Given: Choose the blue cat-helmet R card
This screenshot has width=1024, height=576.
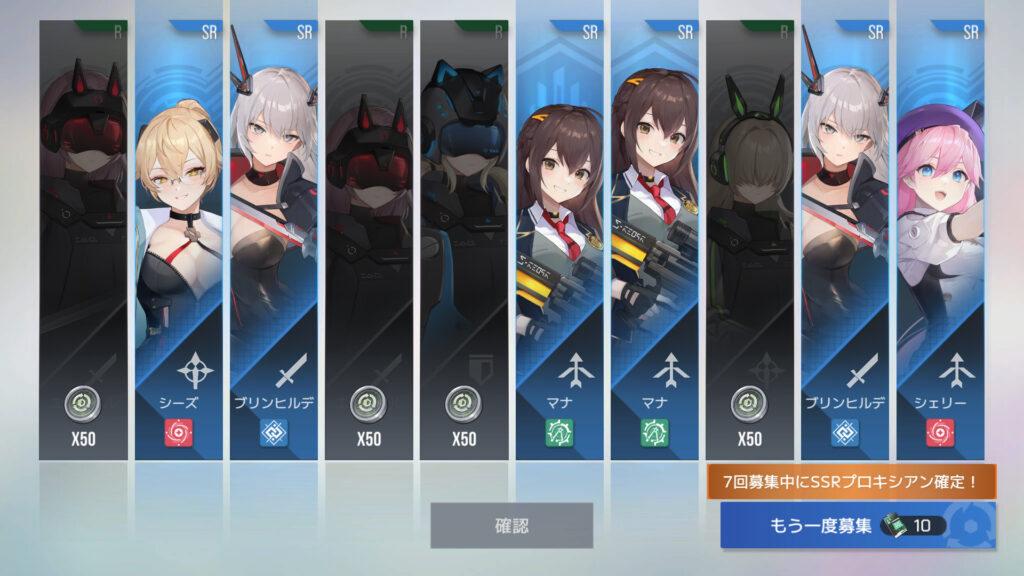Looking at the screenshot, I should point(464,240).
